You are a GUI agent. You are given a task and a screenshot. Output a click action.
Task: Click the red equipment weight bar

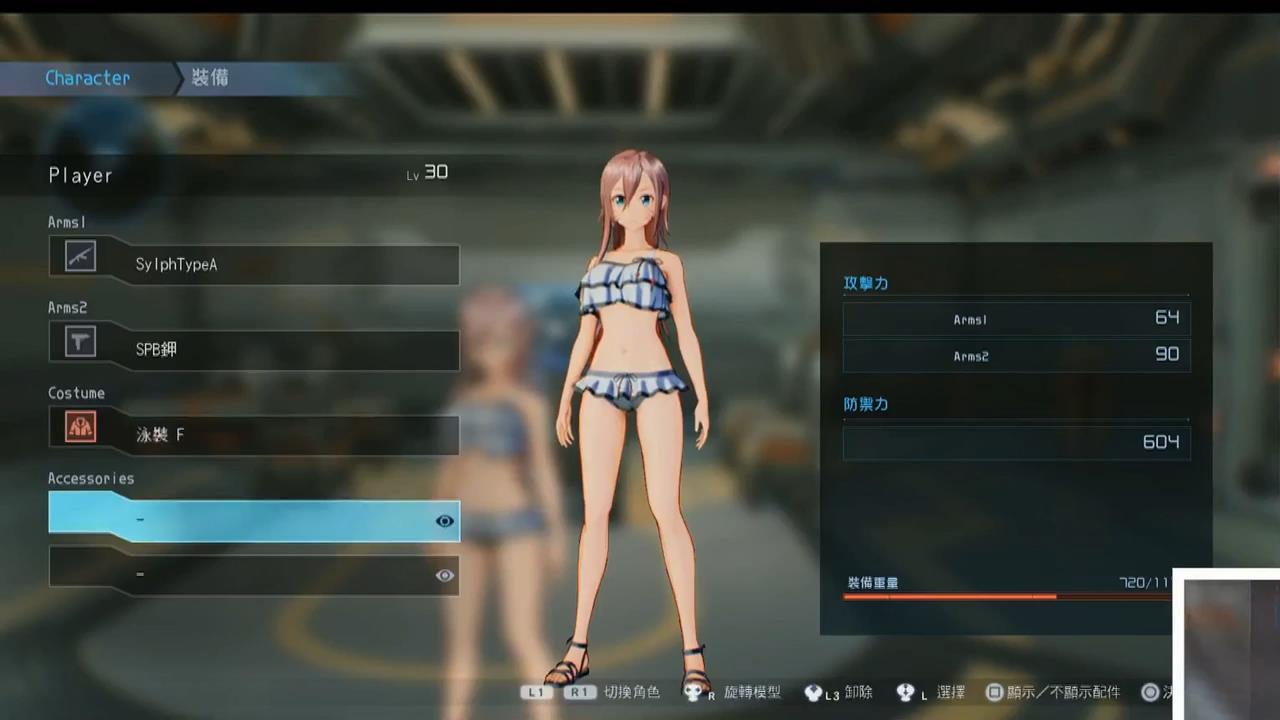click(950, 597)
